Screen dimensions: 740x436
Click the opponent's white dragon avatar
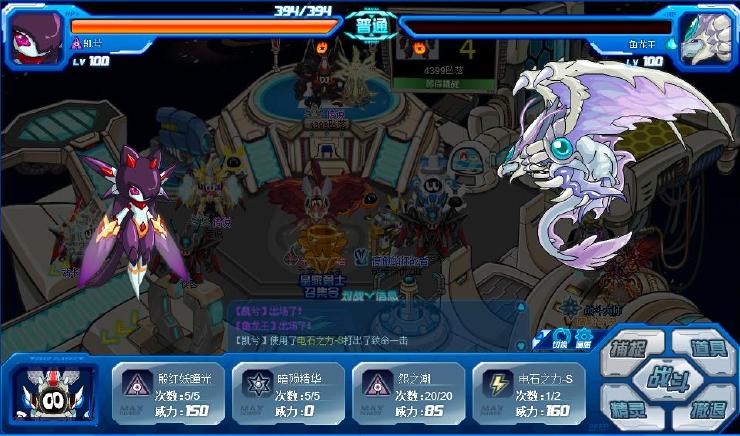pyautogui.click(x=704, y=38)
